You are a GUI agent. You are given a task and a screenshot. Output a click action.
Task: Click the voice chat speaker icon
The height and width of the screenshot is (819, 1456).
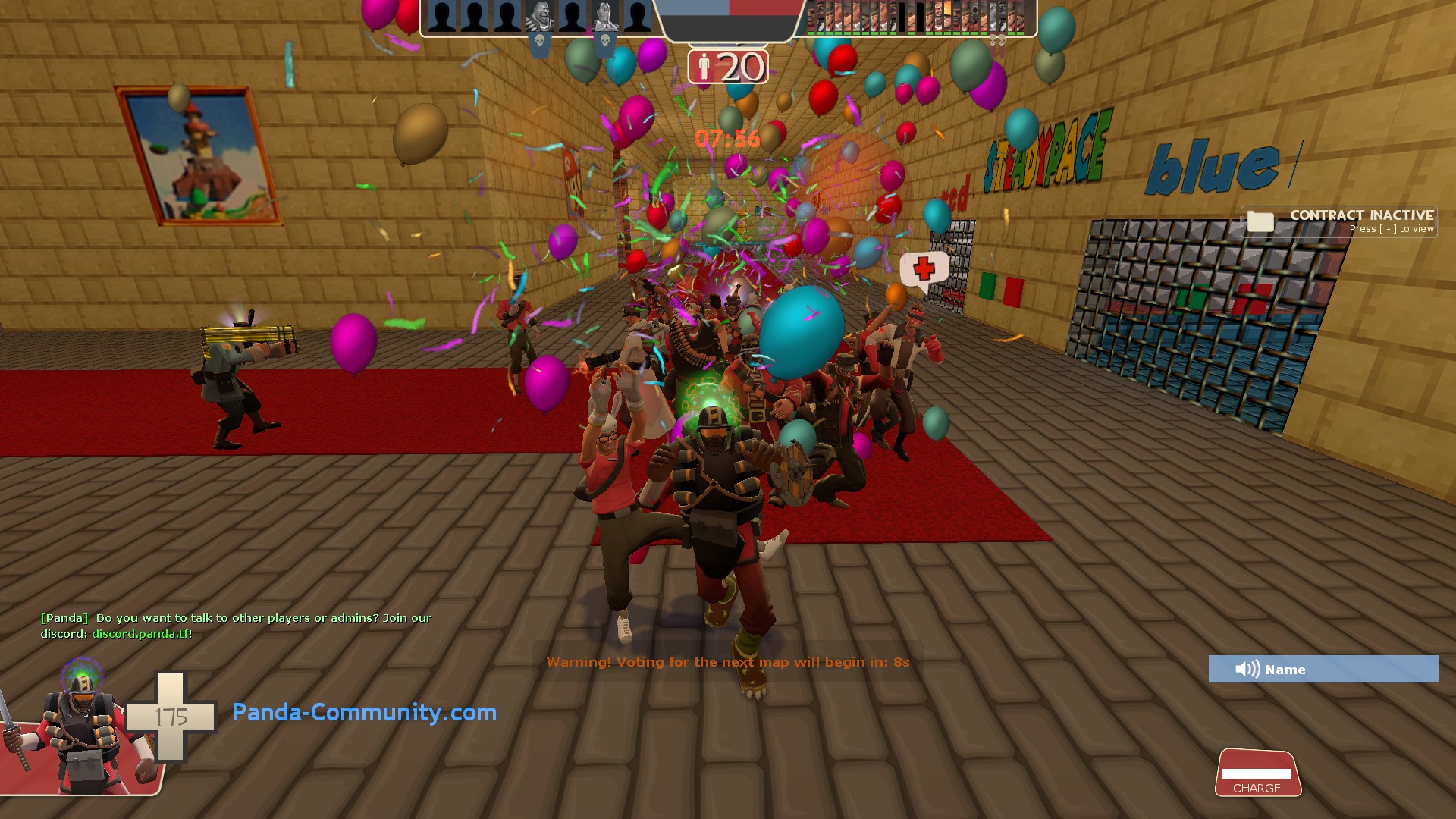coord(1247,669)
